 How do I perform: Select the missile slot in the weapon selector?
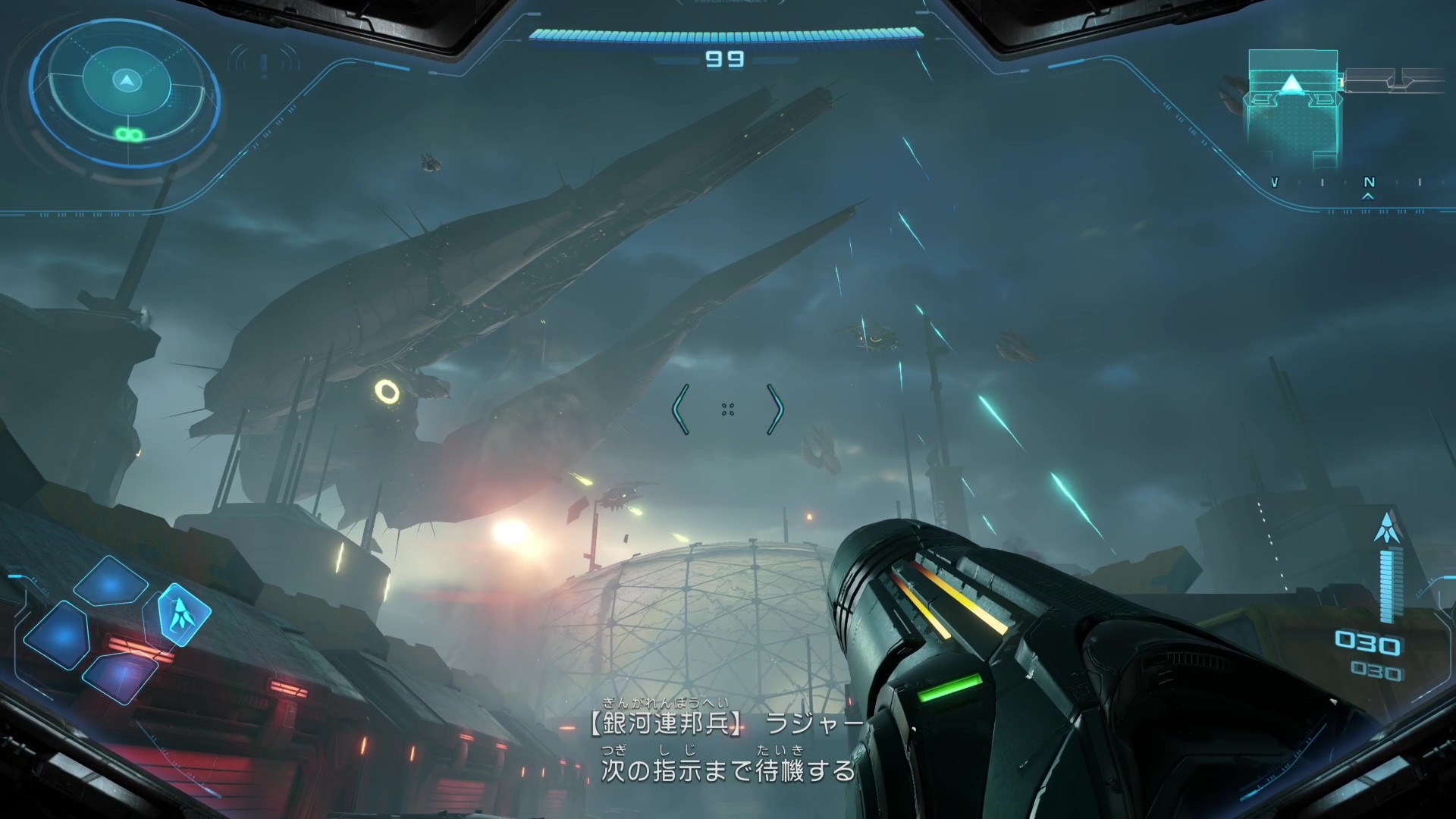(183, 613)
